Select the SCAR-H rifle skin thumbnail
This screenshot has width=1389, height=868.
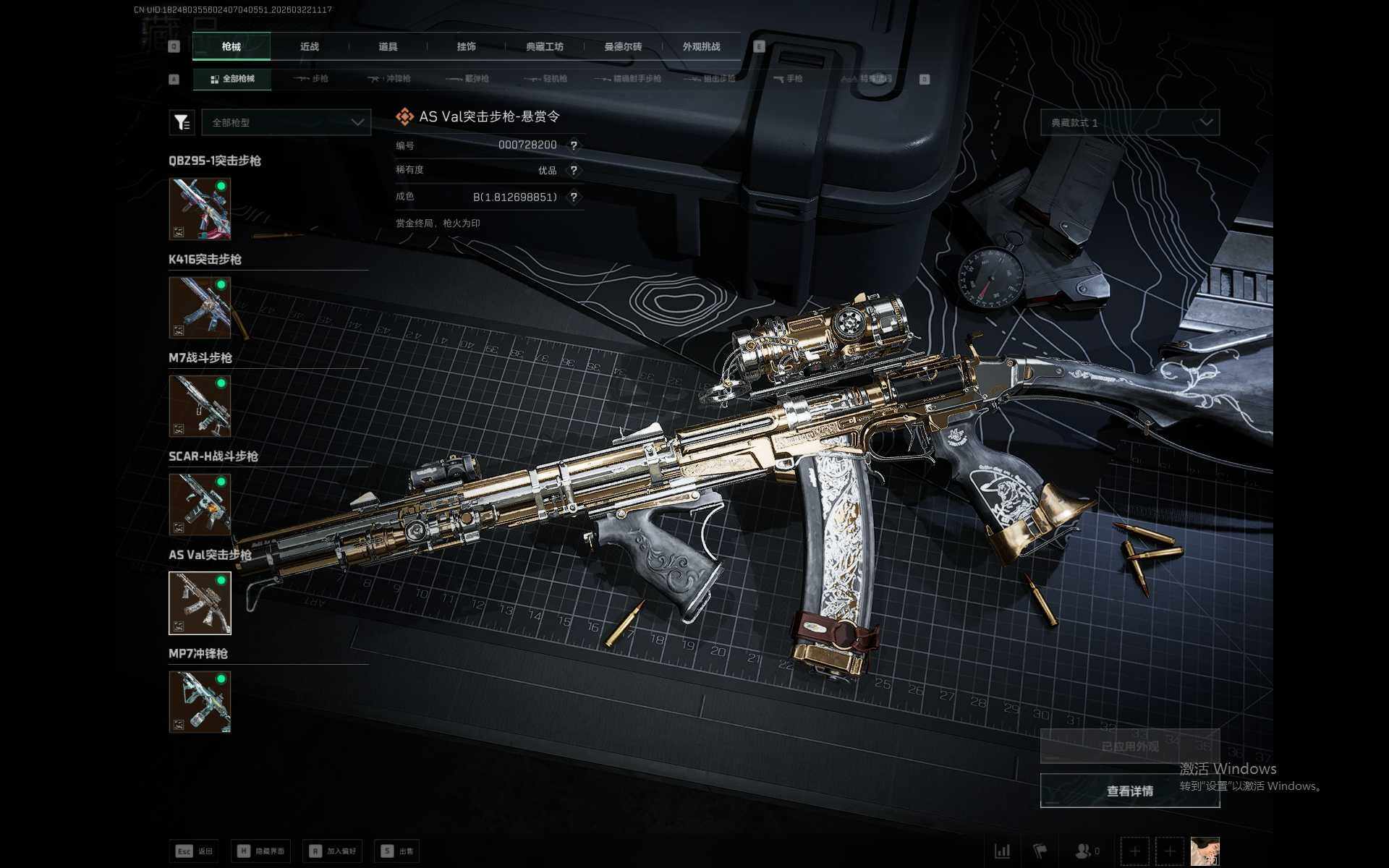[200, 504]
